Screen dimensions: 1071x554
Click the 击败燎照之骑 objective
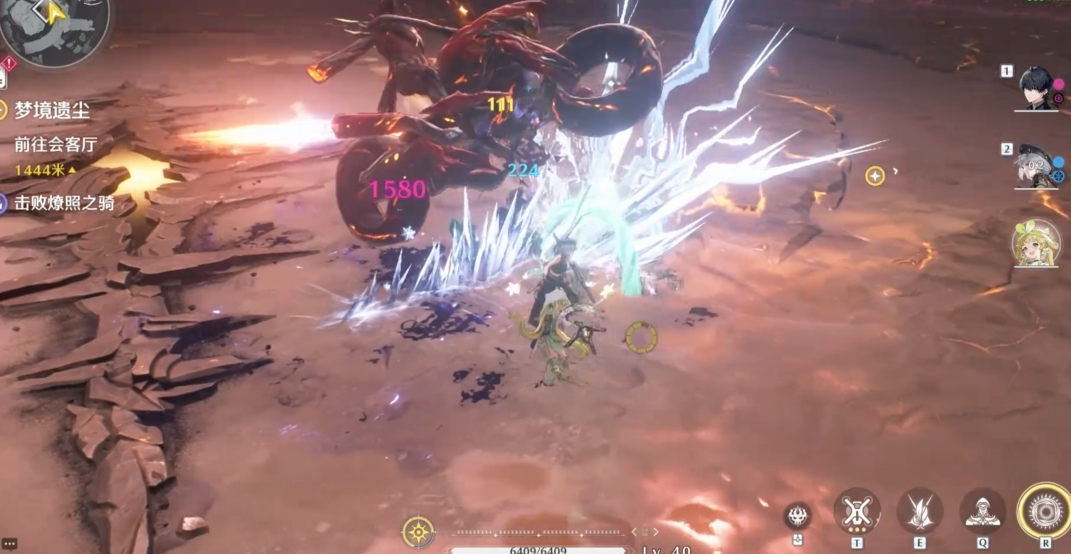(64, 204)
